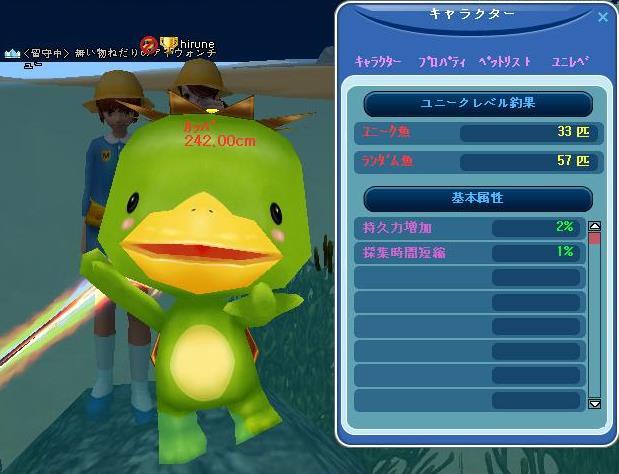Screen dimensions: 619x474
Task: Select the ユニレベ tab
Action: (571, 62)
